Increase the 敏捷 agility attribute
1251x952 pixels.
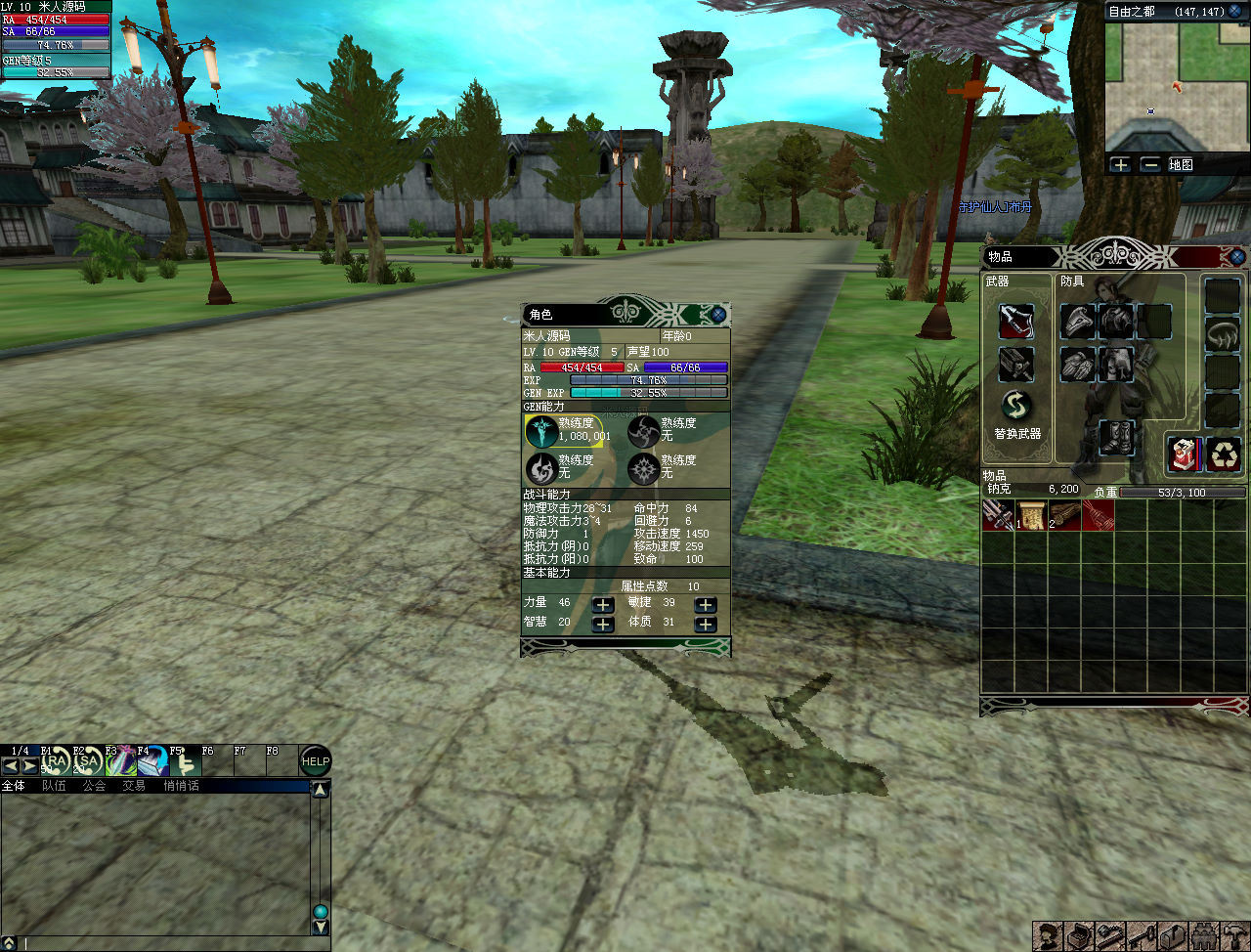tap(705, 605)
